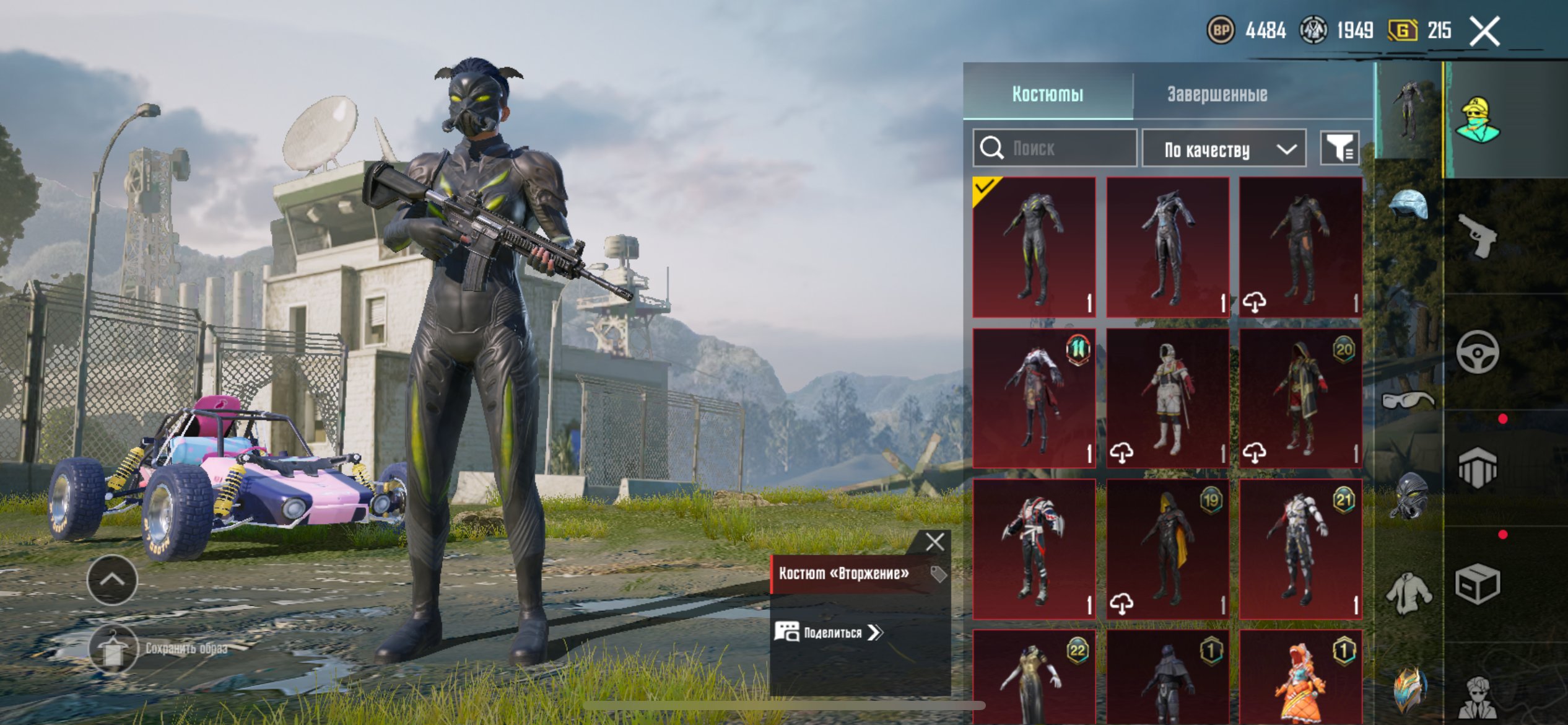This screenshot has height=725, width=1568.
Task: Click Сохранить образ hanger button
Action: click(113, 649)
